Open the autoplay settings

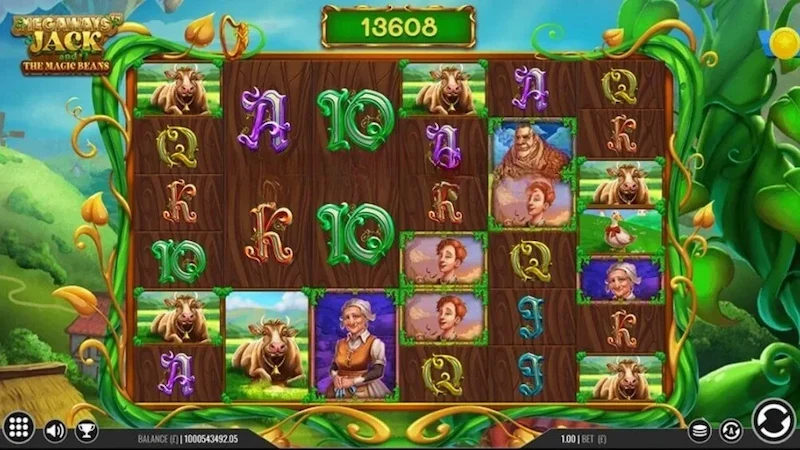(x=731, y=431)
